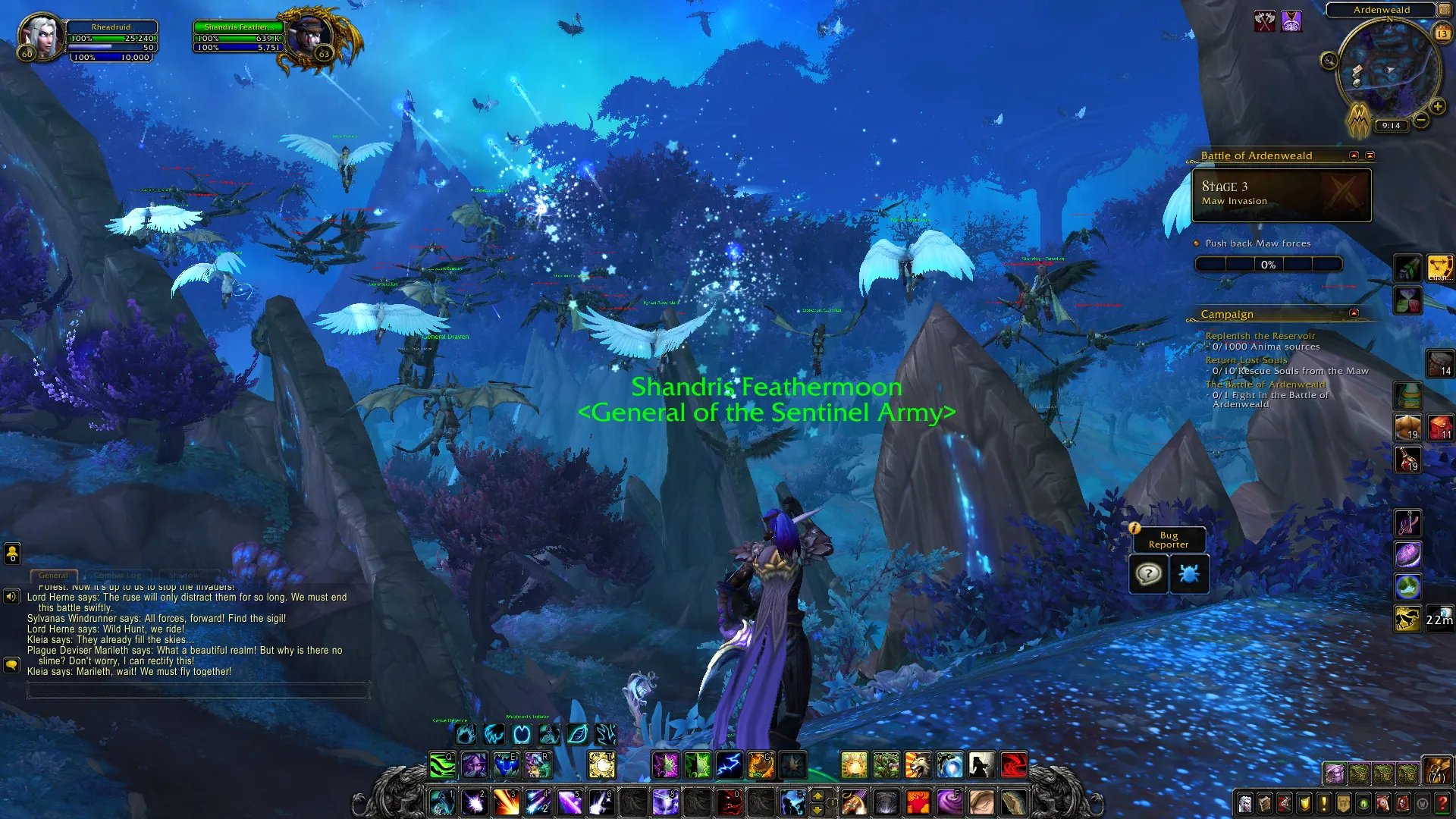Viewport: 1456px width, 819px height.
Task: Open the main backpack bag slot
Action: [1436, 771]
